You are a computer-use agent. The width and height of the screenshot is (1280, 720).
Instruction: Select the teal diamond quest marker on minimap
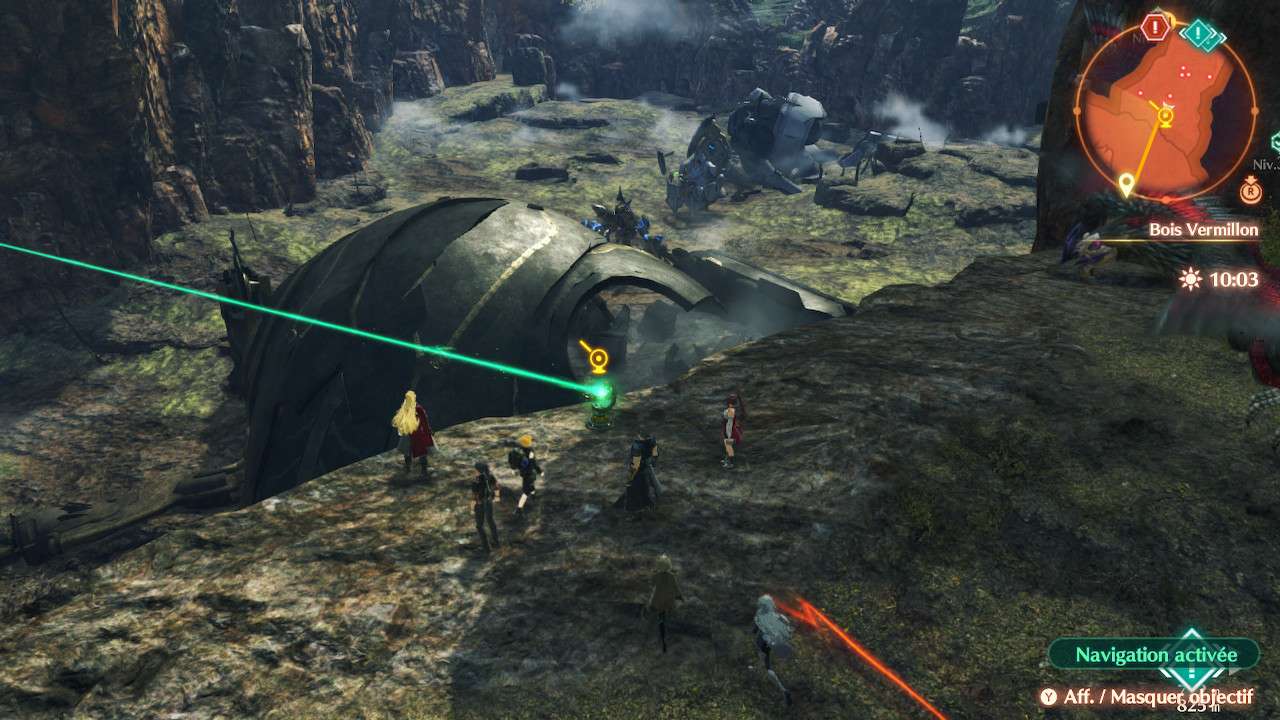(1199, 34)
